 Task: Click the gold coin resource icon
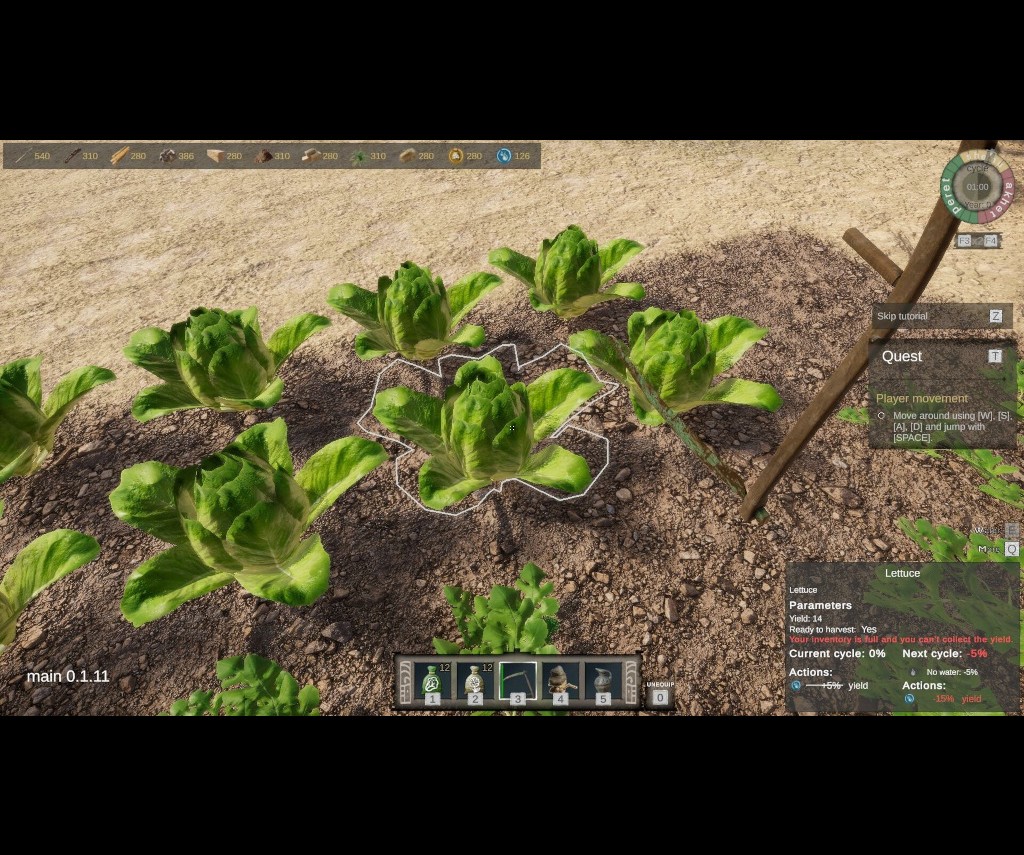[x=456, y=156]
